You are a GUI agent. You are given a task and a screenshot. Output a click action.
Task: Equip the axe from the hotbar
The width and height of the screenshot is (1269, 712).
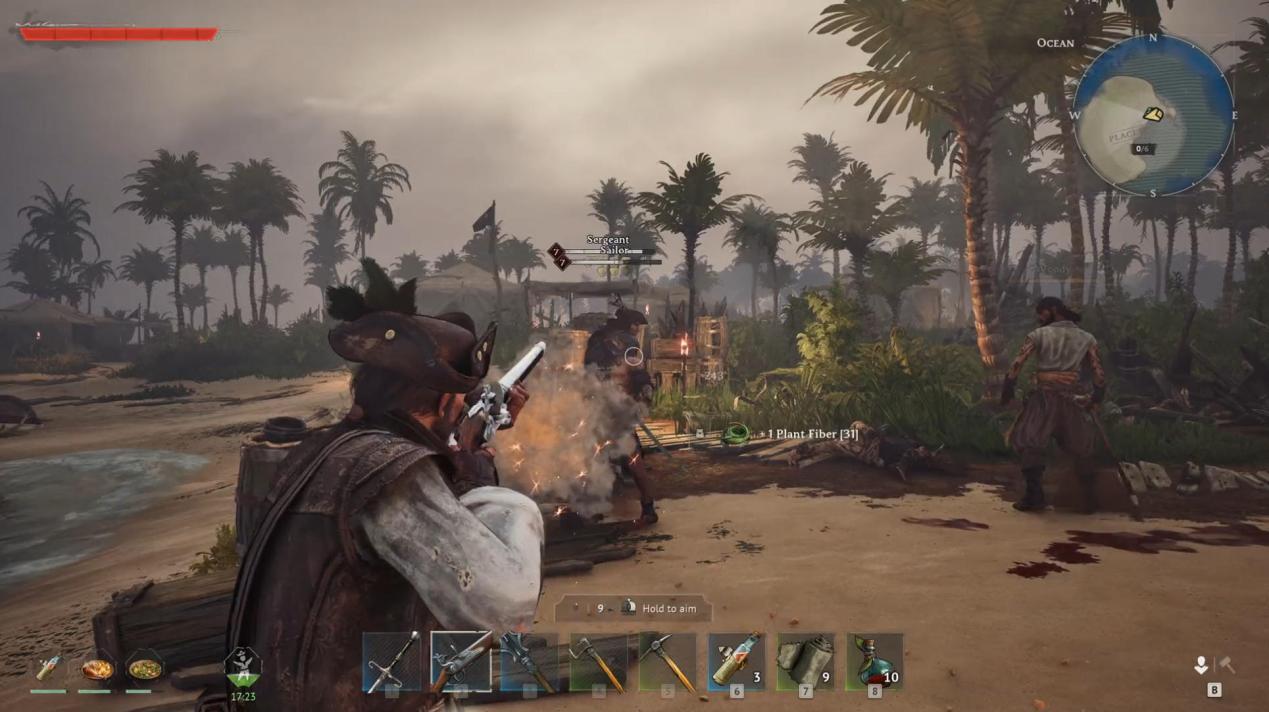pyautogui.click(x=598, y=661)
